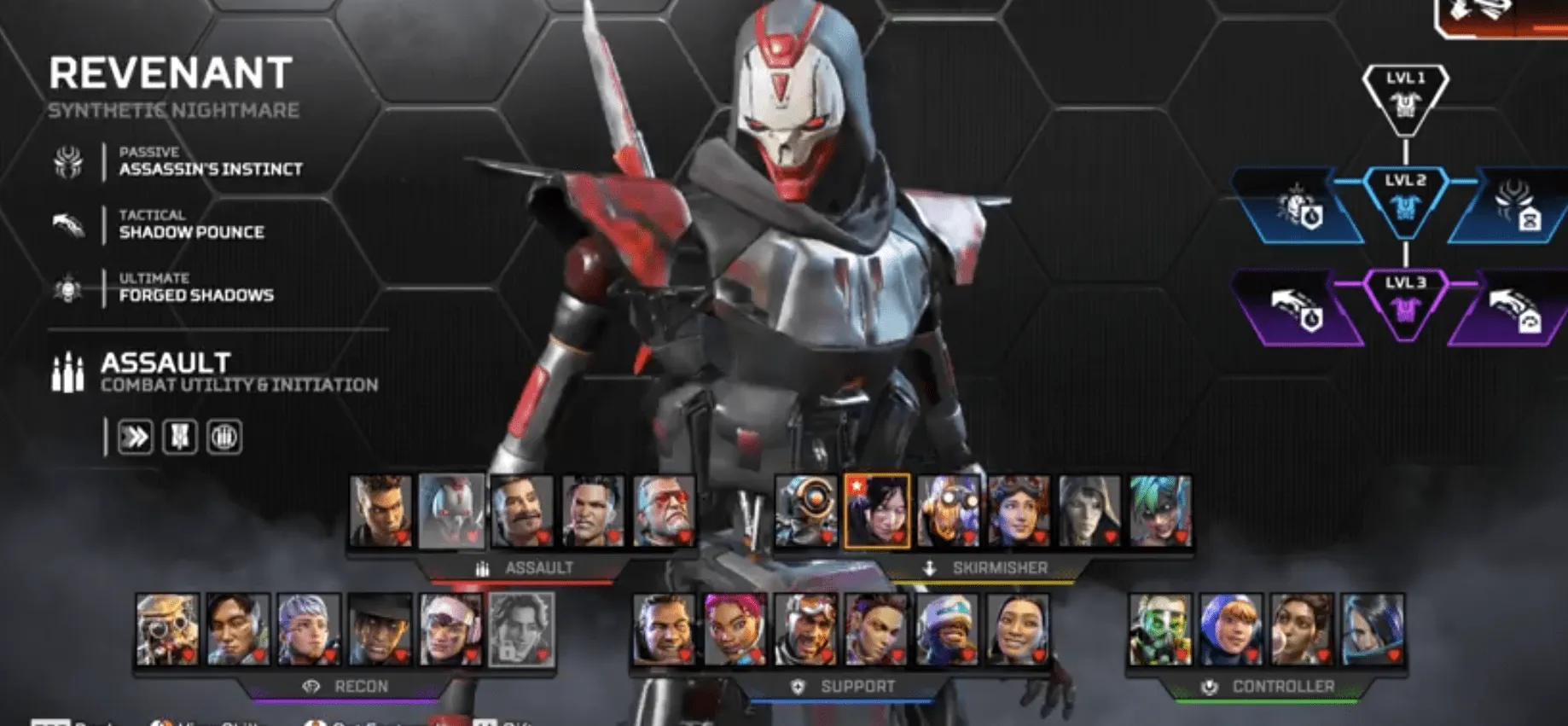Open the ASSAULT category label
Viewport: 1568px width, 726px height.
[539, 566]
